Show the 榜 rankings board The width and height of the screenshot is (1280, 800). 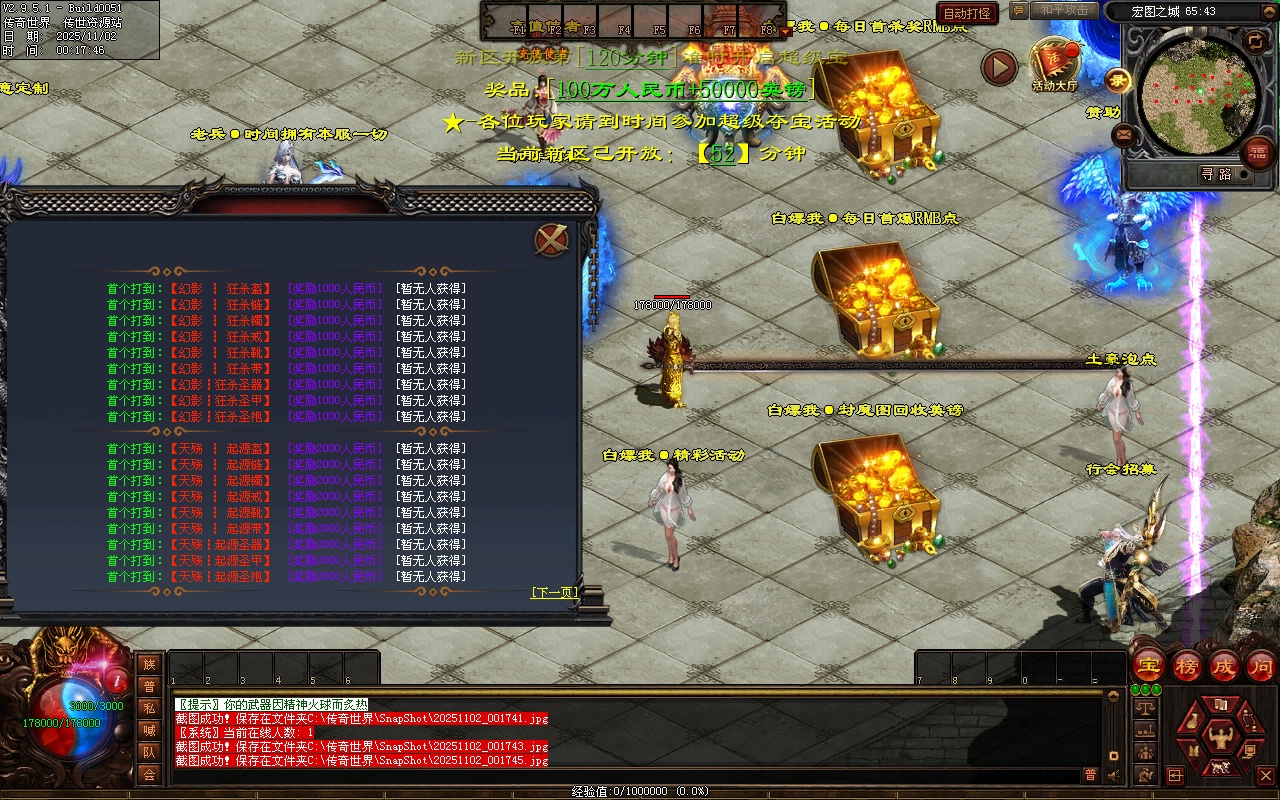click(x=1187, y=665)
